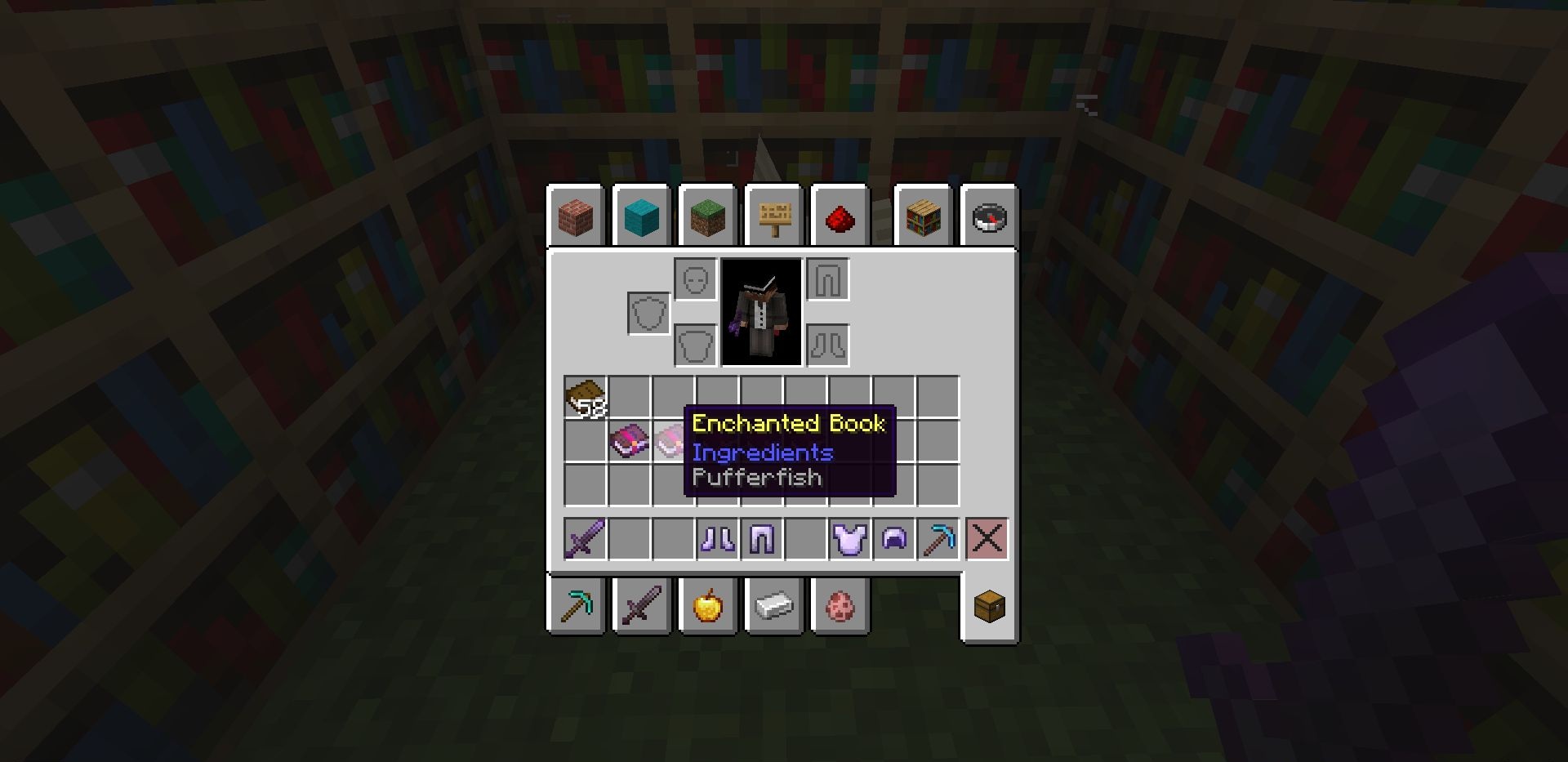Select the brick Building Blocks tab
1568x762 pixels.
(576, 216)
